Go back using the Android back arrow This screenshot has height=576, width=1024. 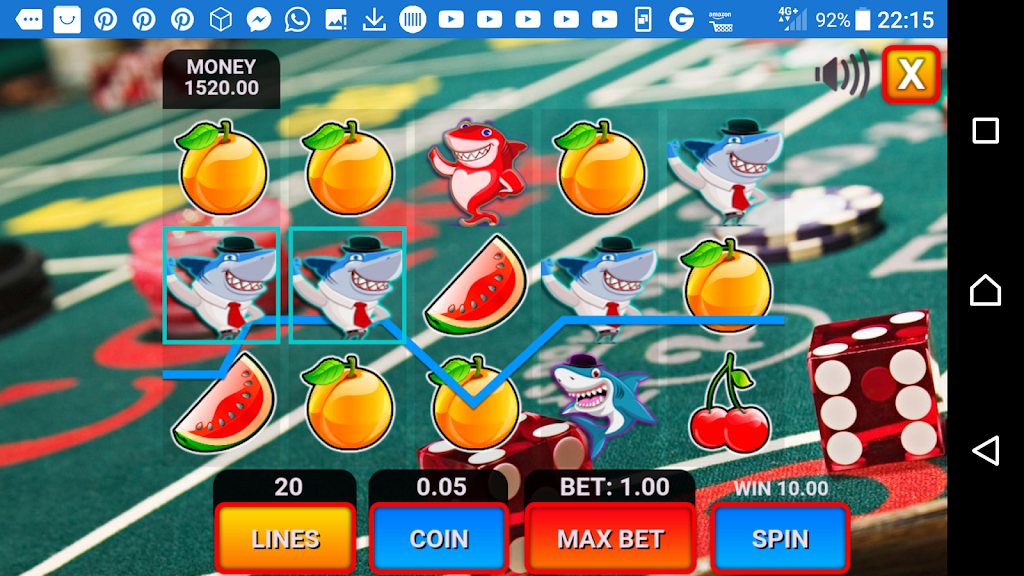click(985, 450)
